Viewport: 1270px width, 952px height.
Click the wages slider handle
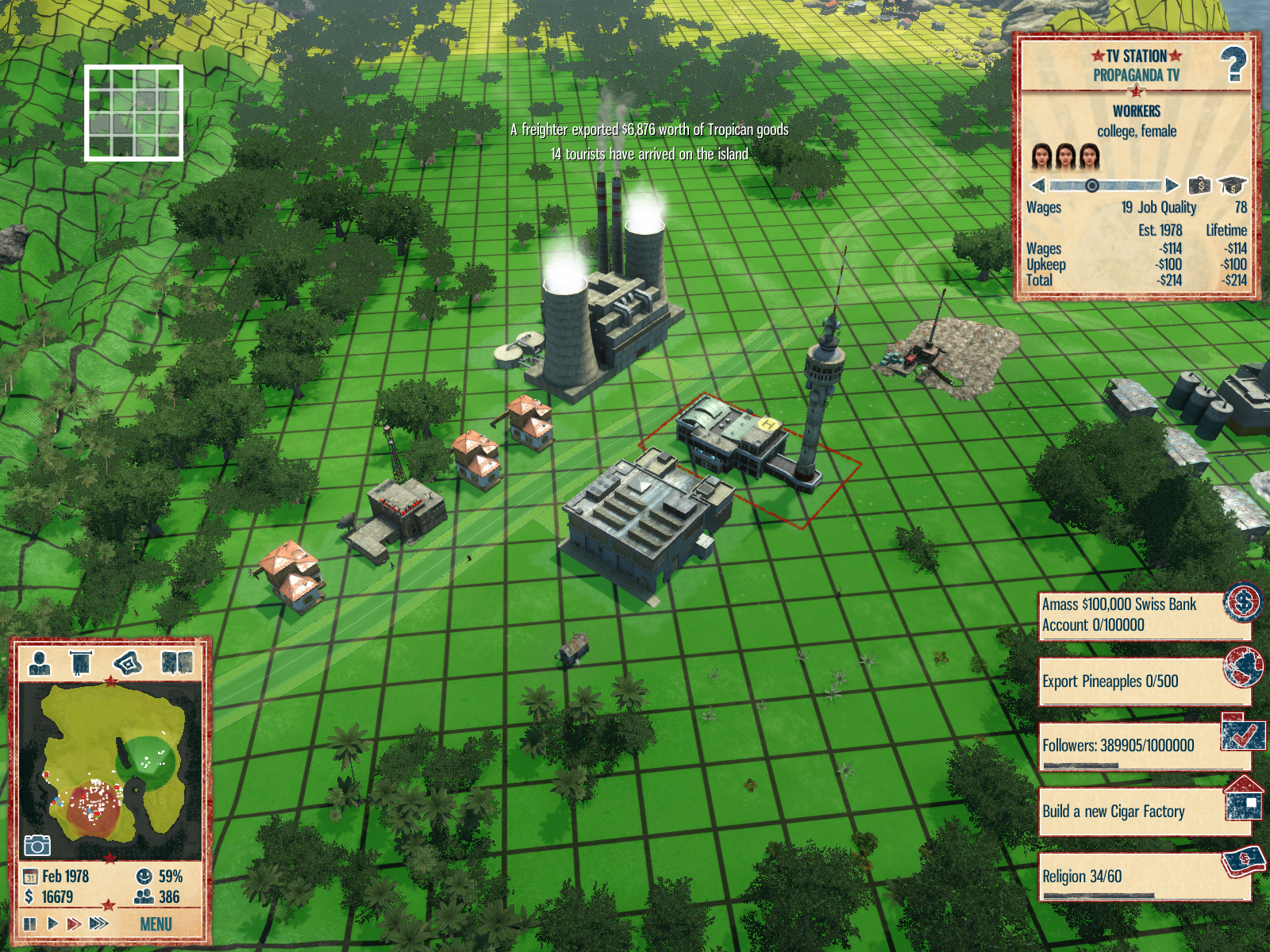point(1092,186)
